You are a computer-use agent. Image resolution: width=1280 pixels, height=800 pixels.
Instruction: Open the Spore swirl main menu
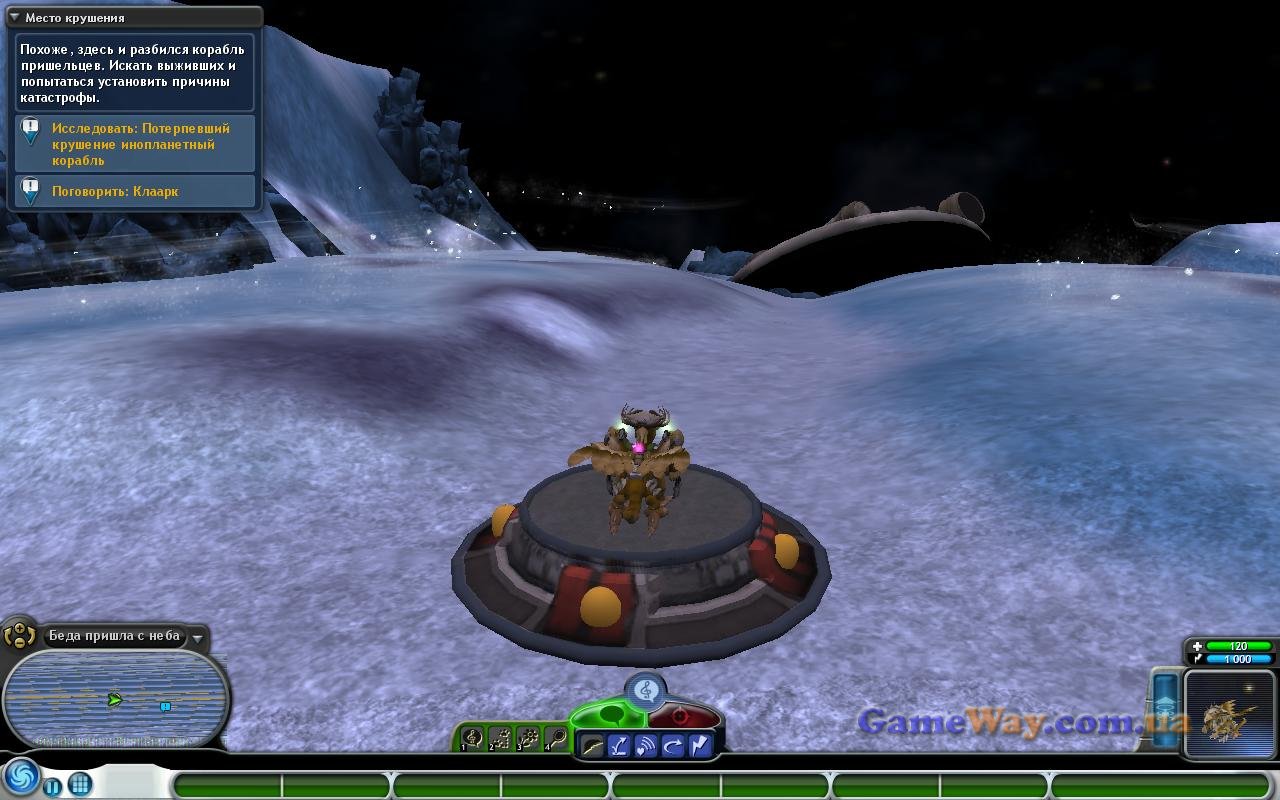pos(20,778)
